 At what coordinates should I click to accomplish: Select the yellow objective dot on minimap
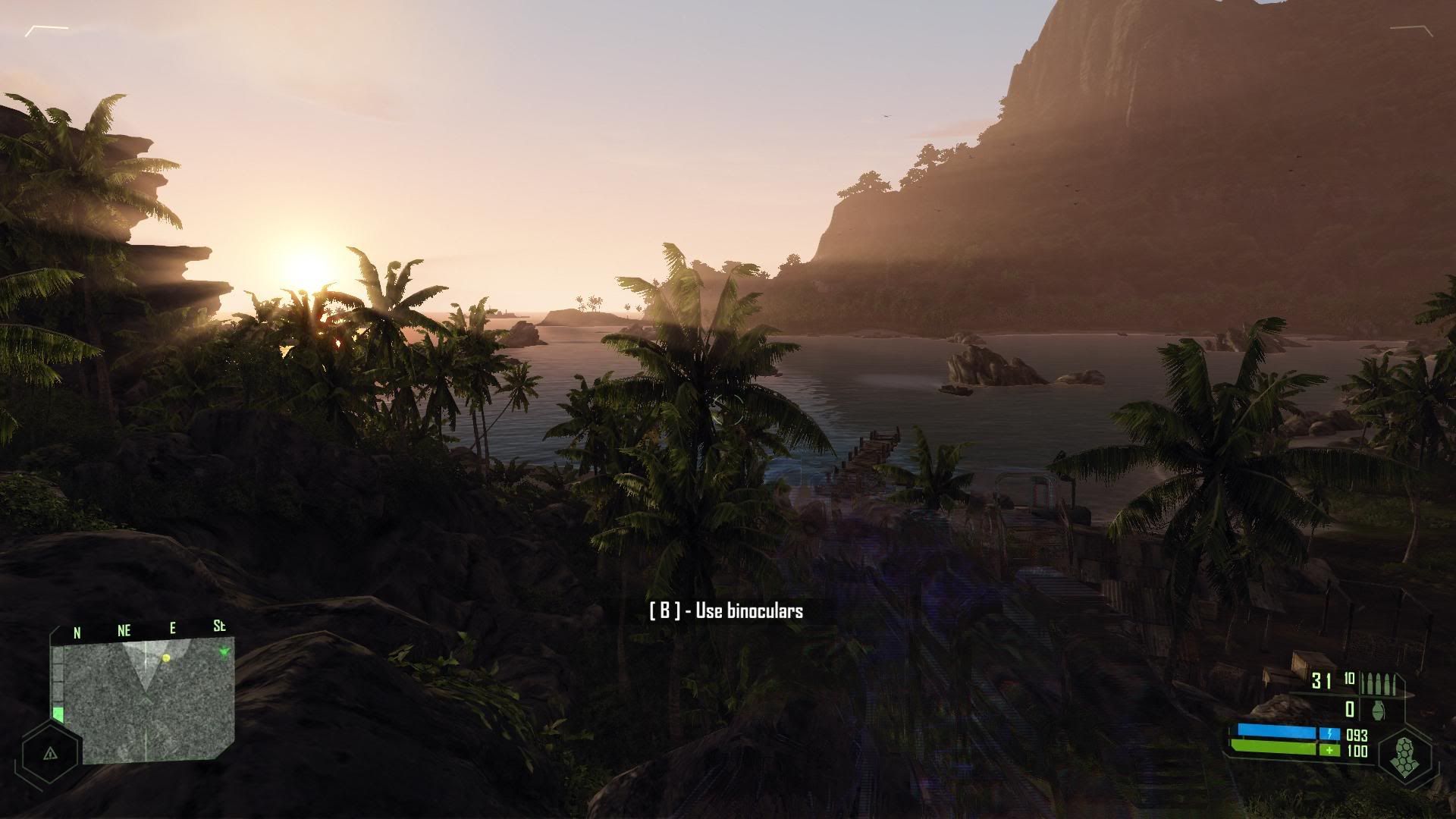(x=166, y=658)
